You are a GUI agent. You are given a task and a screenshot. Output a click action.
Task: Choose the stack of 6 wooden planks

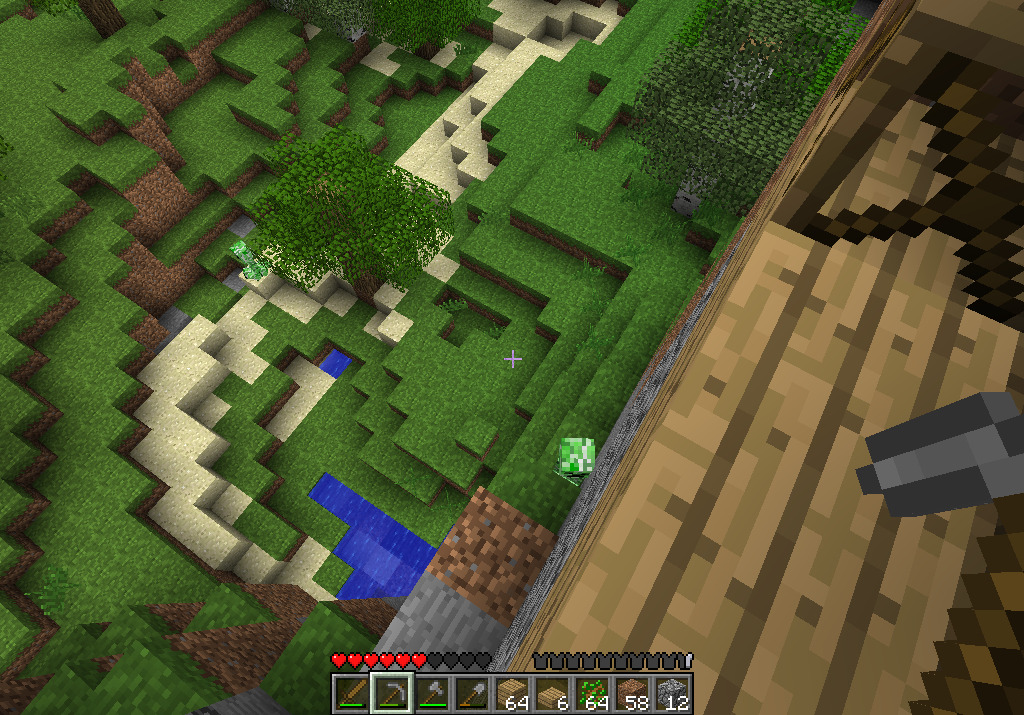552,693
